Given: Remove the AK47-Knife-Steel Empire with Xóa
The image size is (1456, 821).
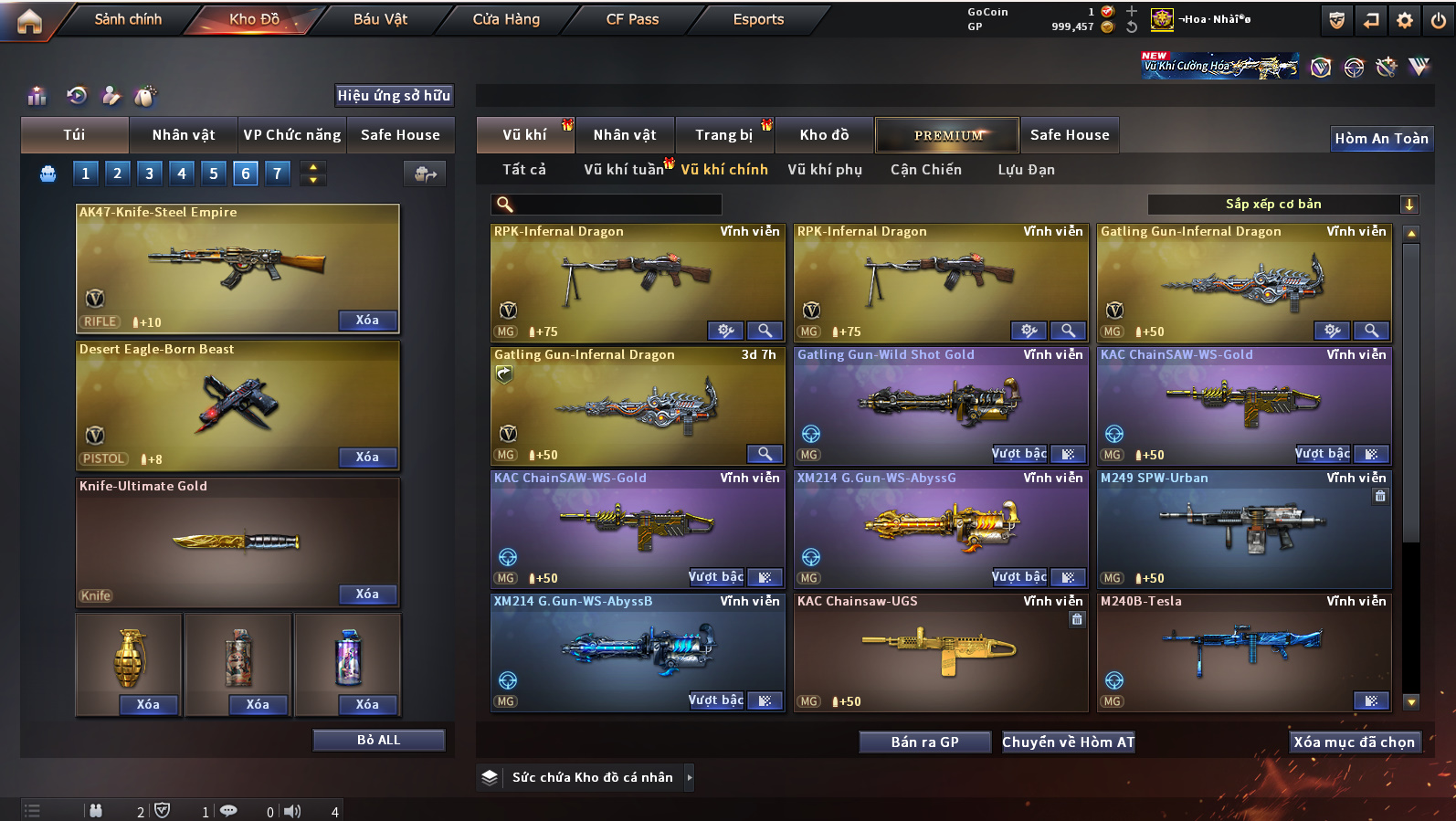Looking at the screenshot, I should tap(367, 321).
